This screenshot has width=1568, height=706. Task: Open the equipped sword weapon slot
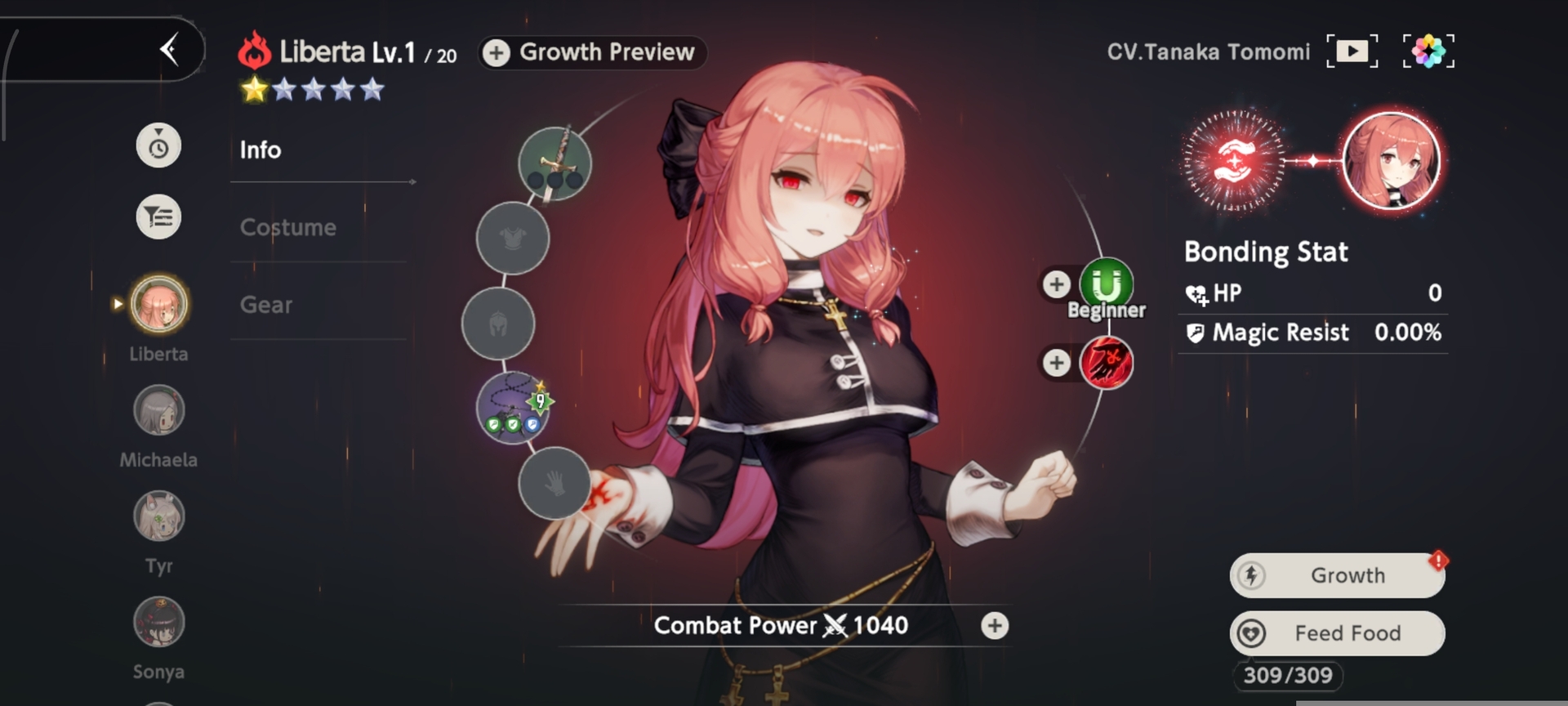(x=555, y=163)
